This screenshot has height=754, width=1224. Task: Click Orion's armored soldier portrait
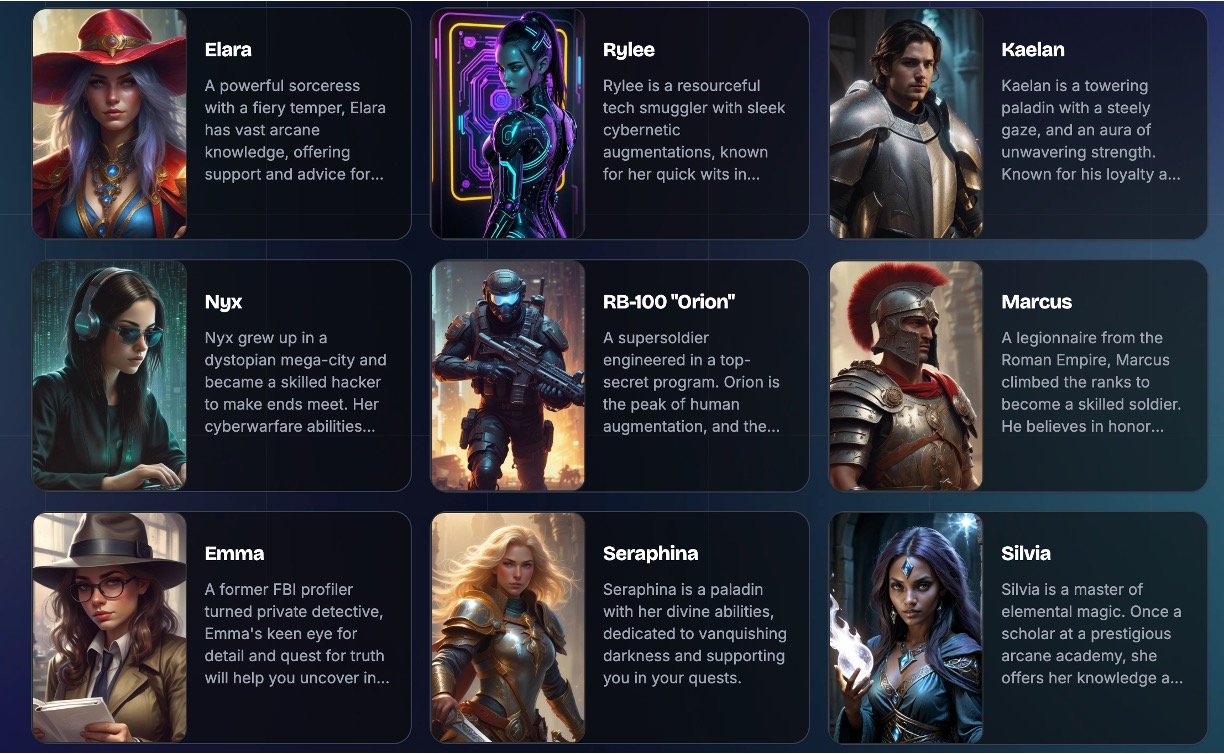coord(508,376)
